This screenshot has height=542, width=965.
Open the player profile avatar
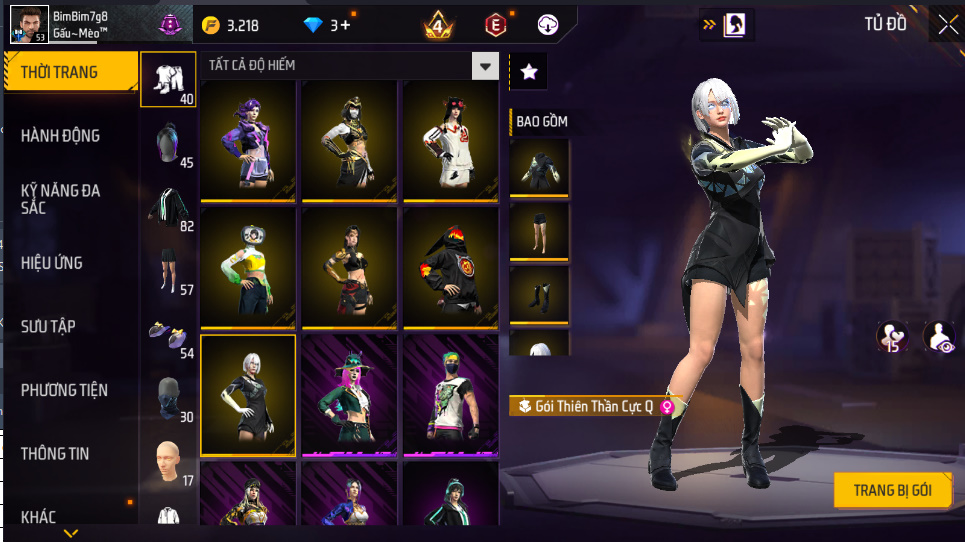(x=28, y=24)
